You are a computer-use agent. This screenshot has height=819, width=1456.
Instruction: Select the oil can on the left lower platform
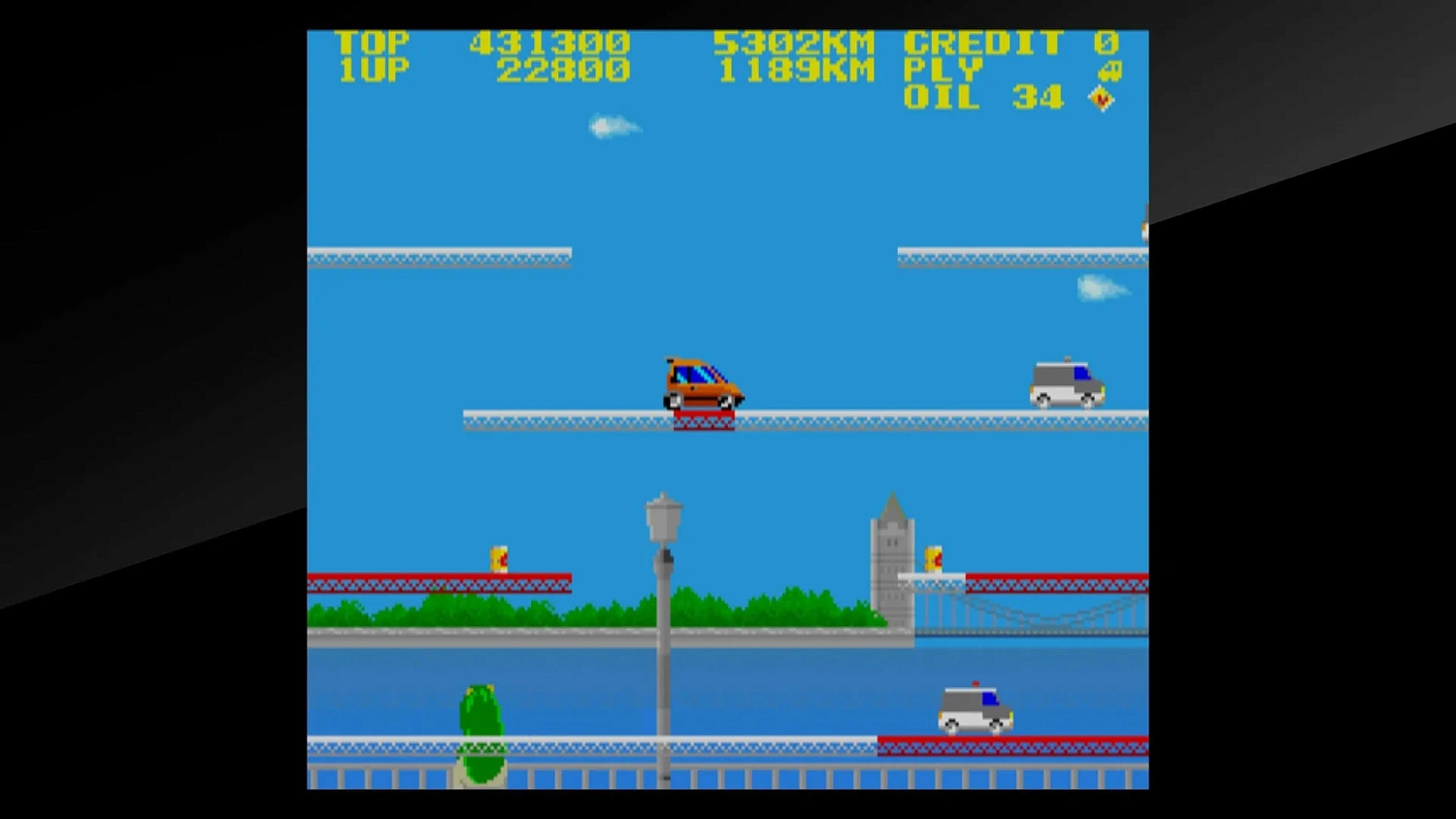[499, 561]
